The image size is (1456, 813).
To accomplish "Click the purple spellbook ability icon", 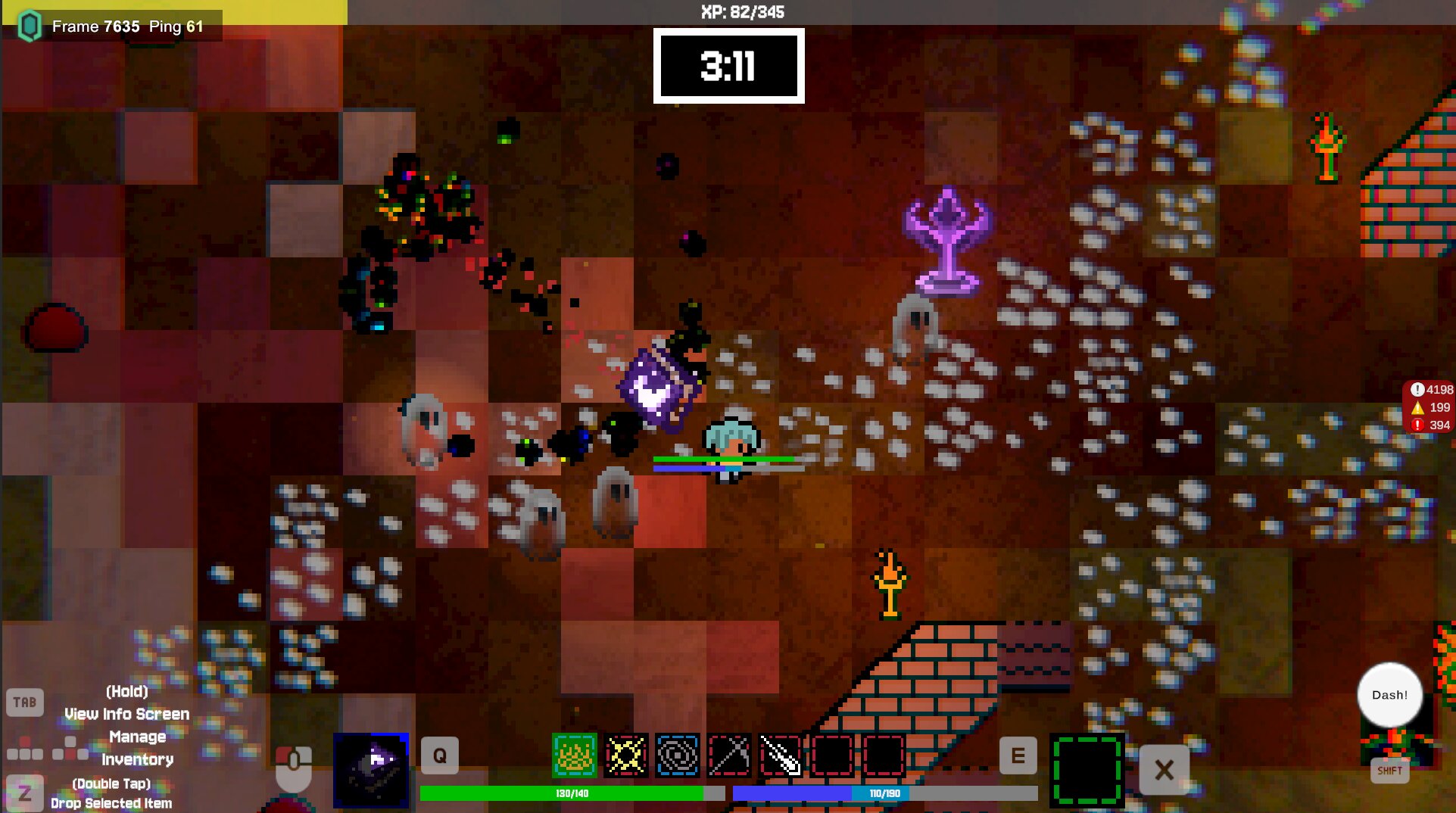I will pos(371,770).
